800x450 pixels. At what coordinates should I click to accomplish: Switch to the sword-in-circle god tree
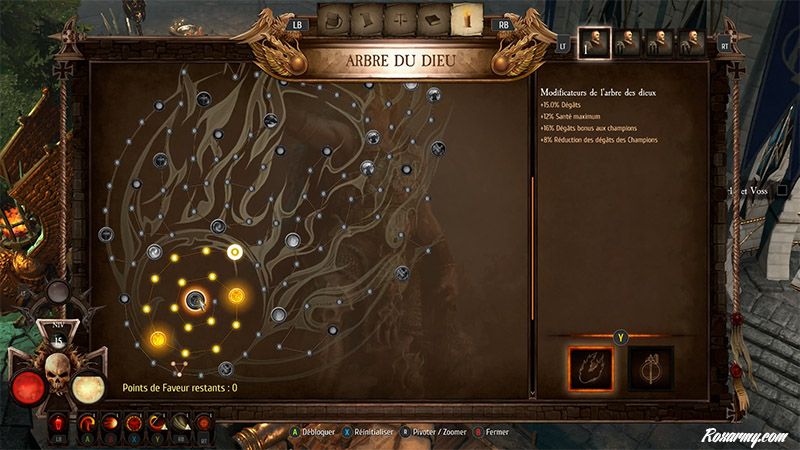[x=650, y=367]
